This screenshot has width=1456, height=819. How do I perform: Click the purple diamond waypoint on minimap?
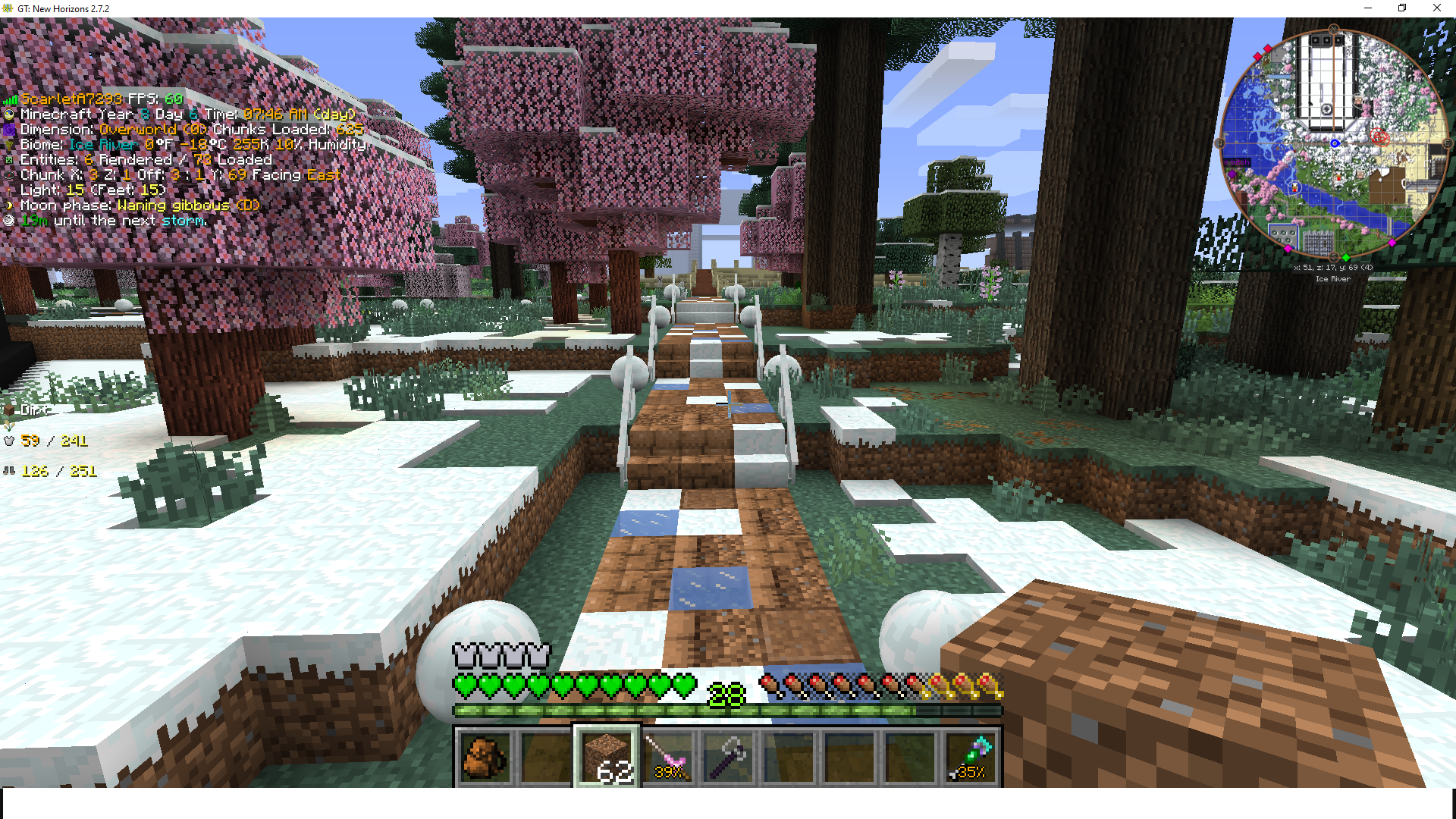(1232, 174)
